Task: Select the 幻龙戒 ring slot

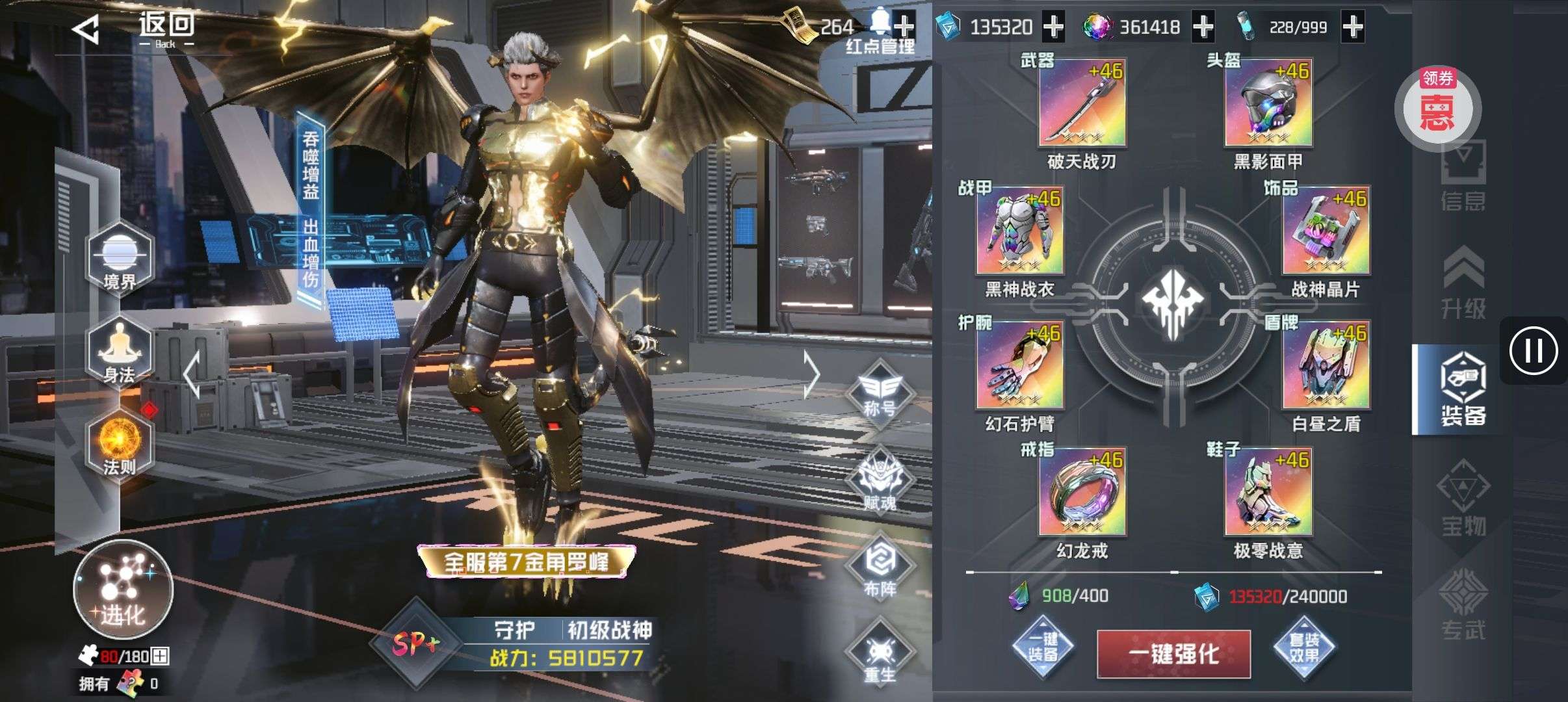Action: point(1082,493)
